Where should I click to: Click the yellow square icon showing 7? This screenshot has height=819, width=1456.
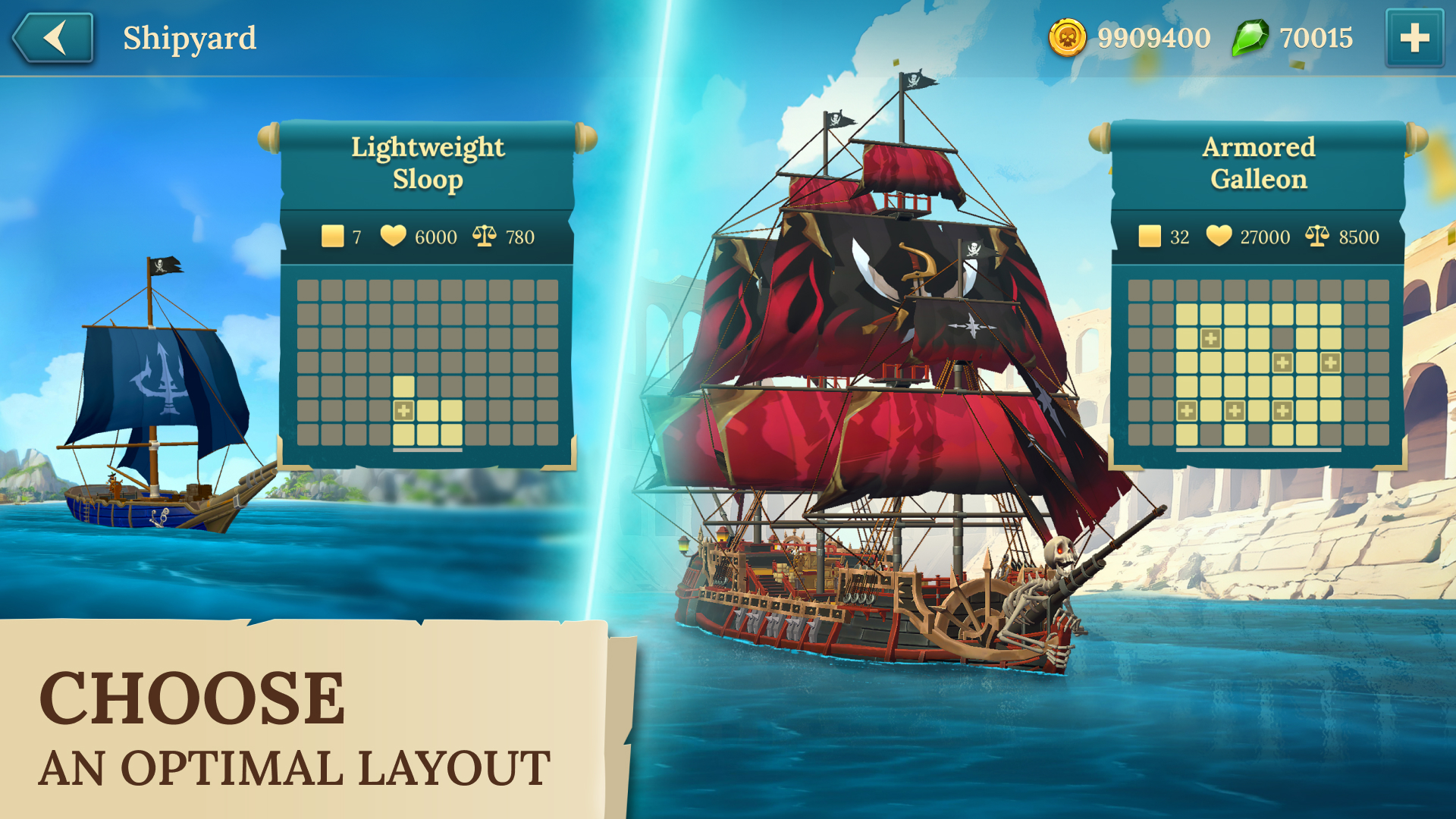click(x=331, y=236)
